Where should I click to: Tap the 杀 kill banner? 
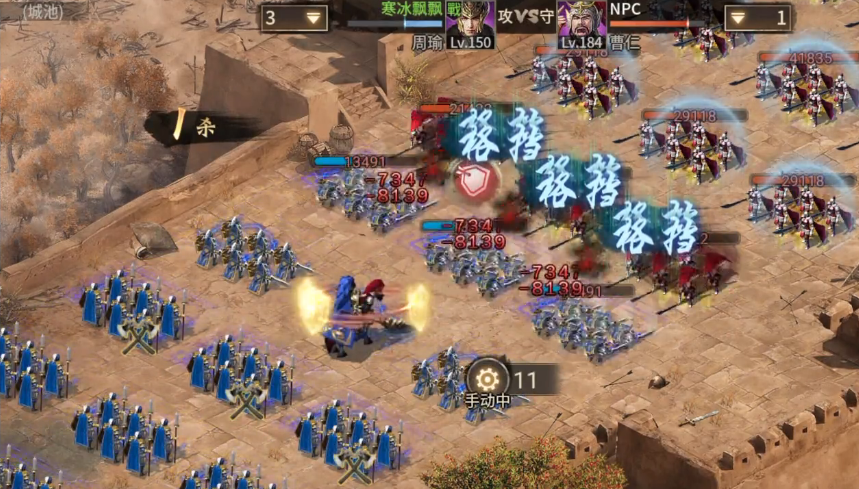pyautogui.click(x=200, y=127)
